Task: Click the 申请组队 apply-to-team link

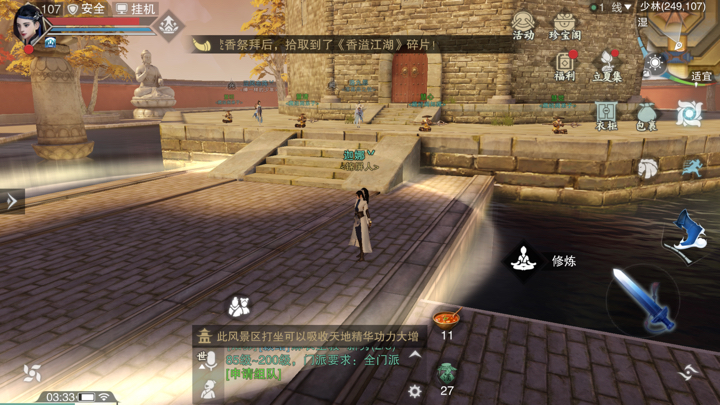Action: 254,374
